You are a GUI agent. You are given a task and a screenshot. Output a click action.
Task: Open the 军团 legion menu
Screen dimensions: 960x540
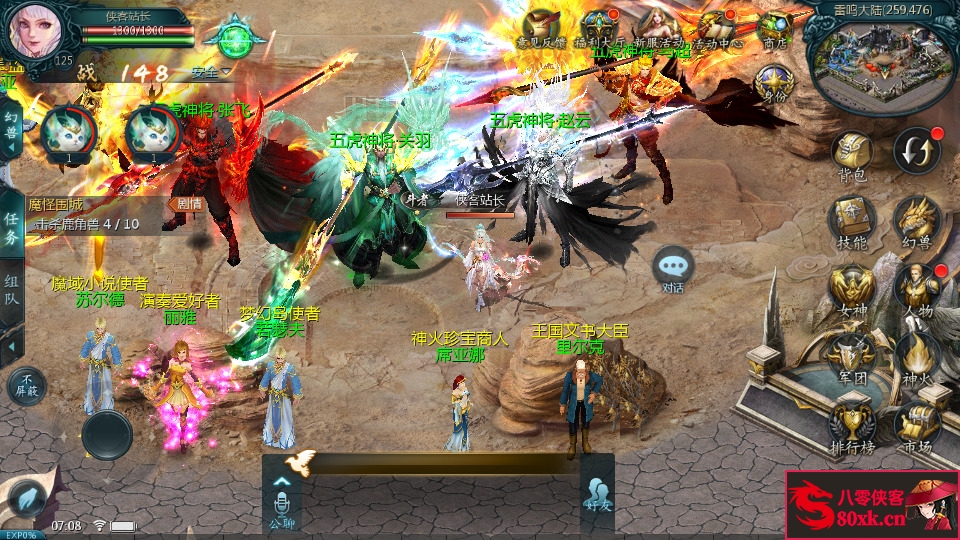[852, 356]
